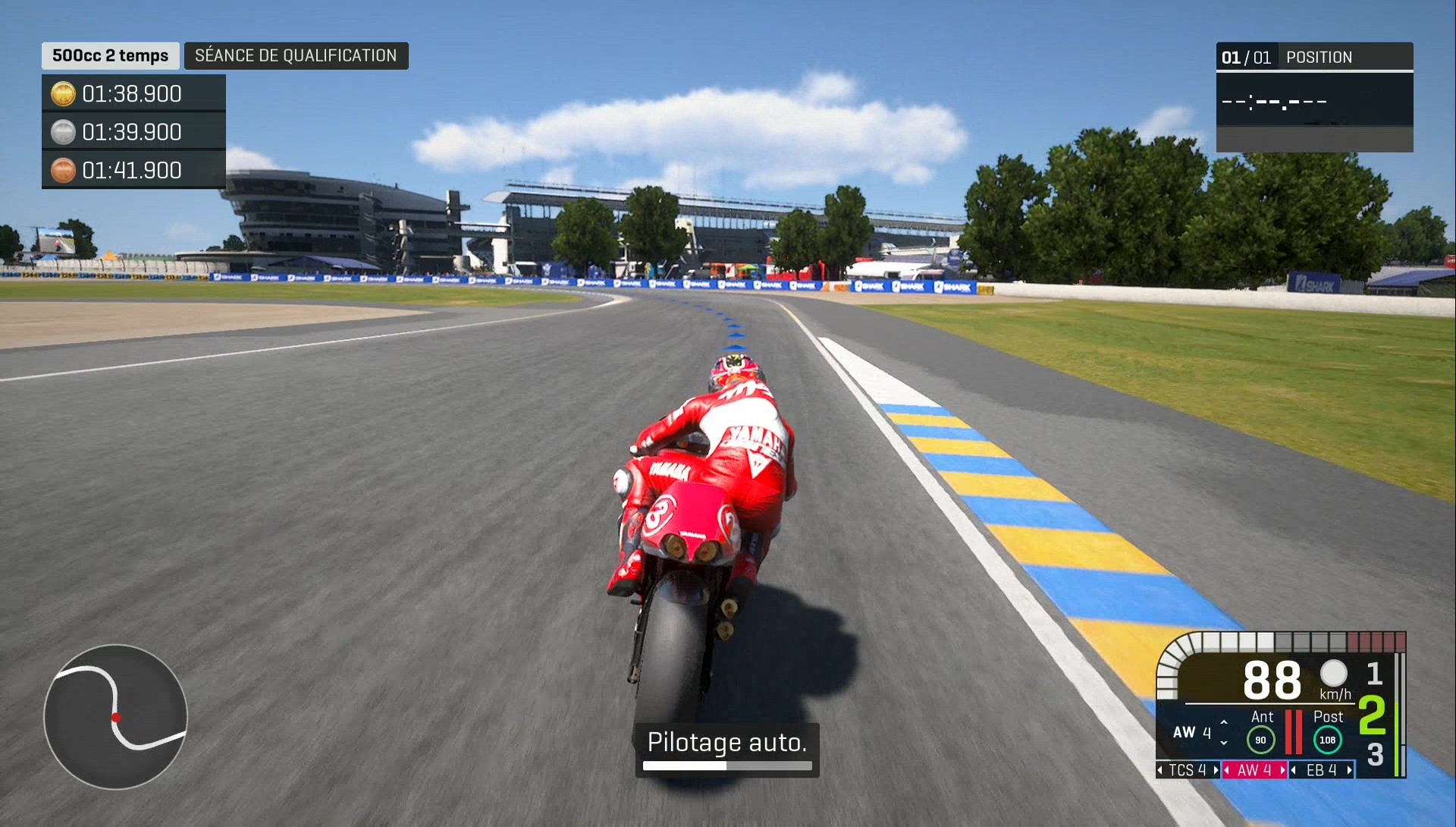Click the Pilotage auto progress bar
The image size is (1456, 827).
tap(727, 766)
